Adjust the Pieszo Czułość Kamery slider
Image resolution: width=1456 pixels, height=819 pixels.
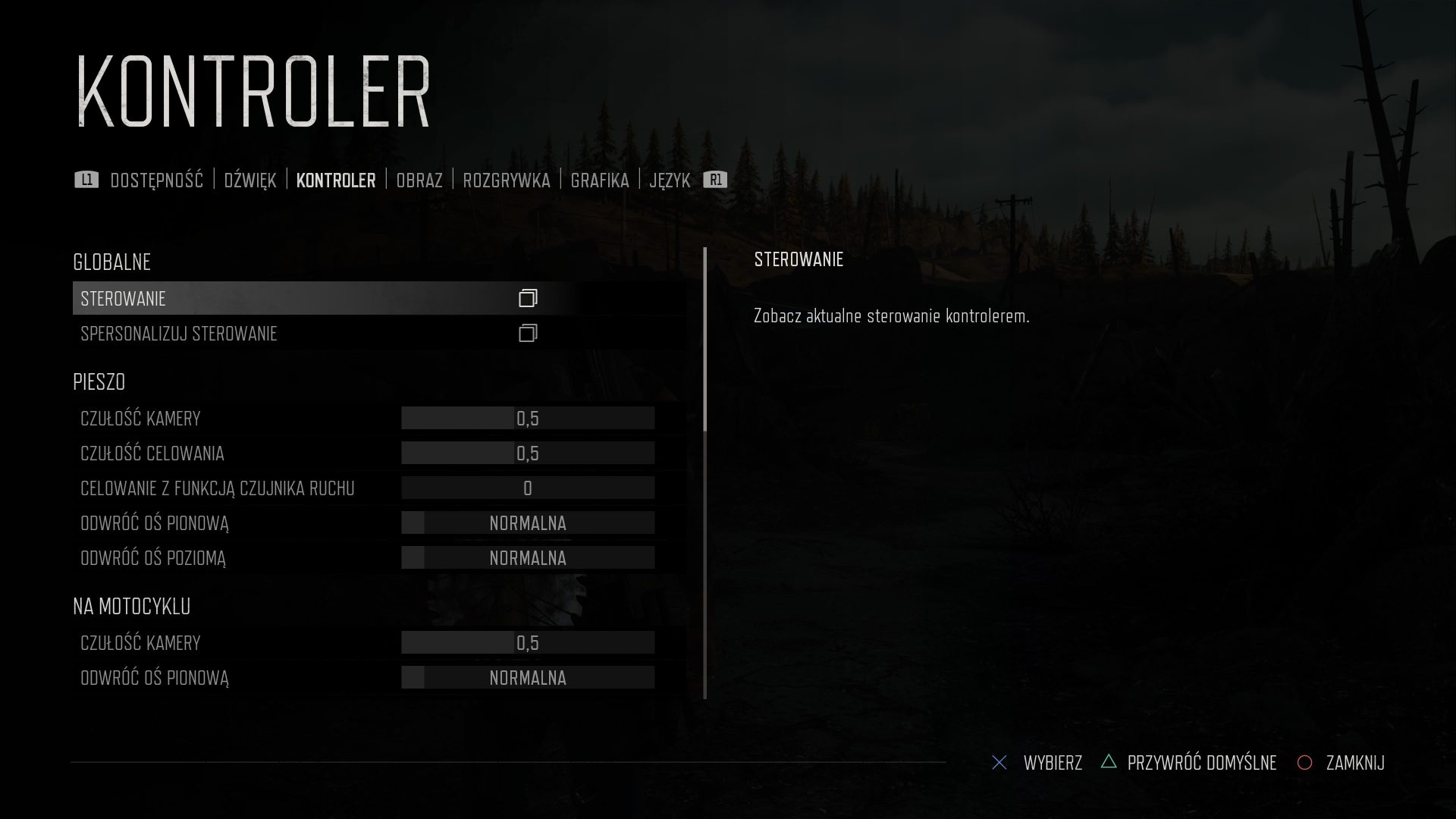point(527,419)
